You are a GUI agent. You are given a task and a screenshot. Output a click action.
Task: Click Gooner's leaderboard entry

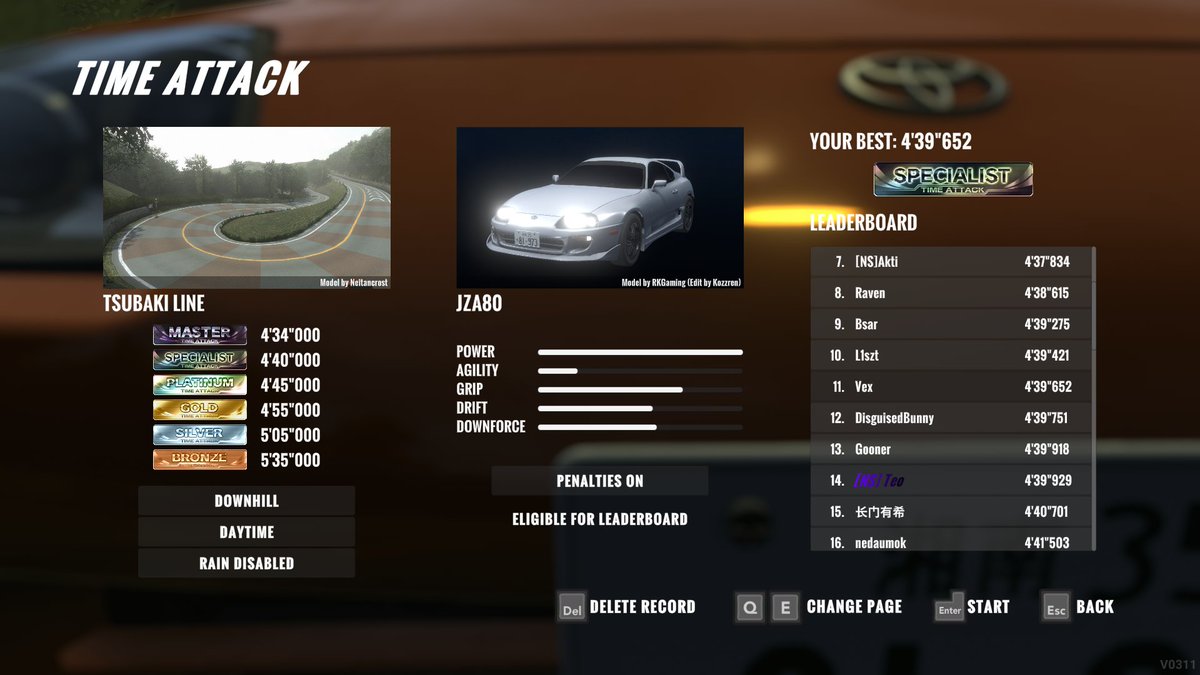950,449
